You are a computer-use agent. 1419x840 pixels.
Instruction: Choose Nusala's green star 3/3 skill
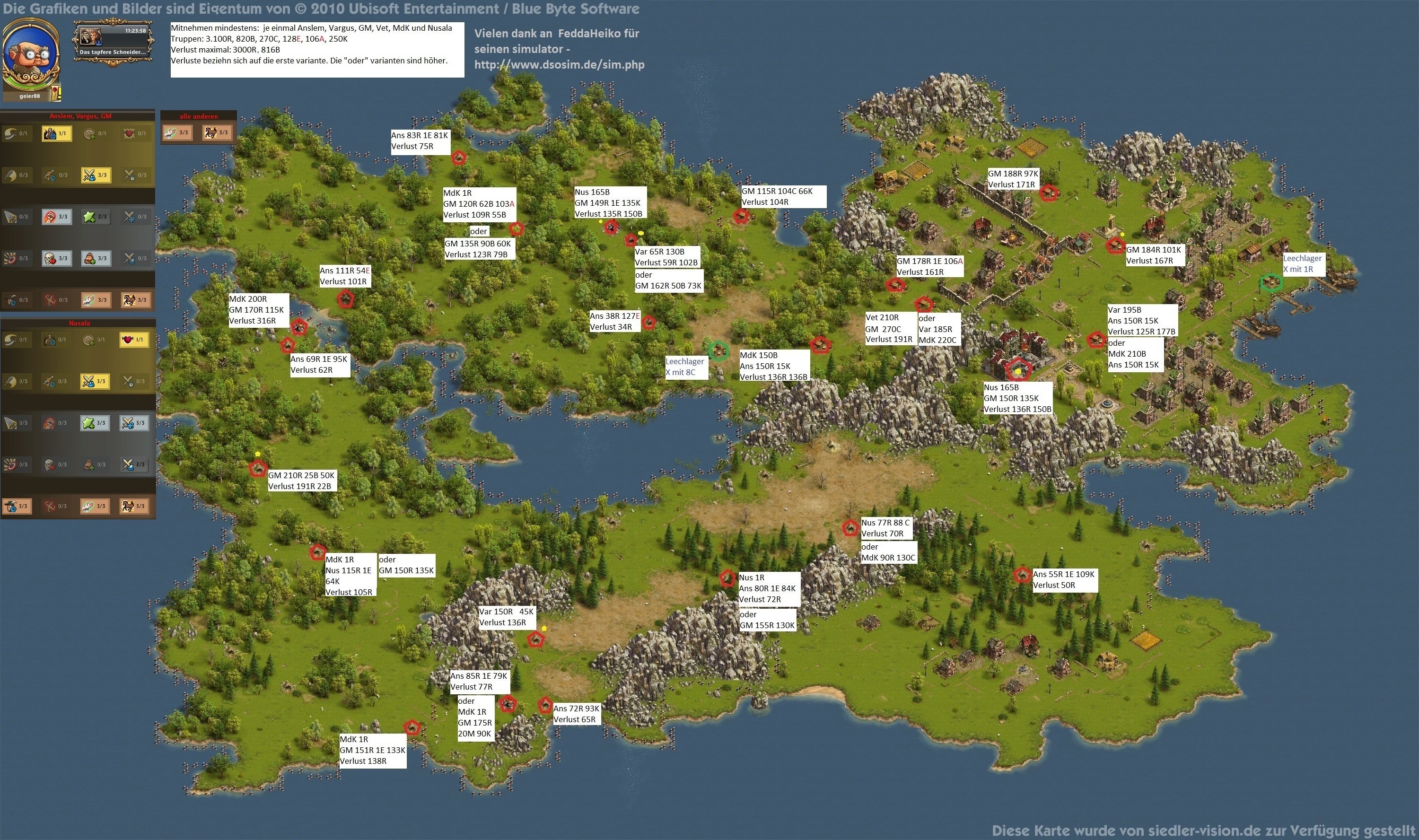tap(95, 423)
